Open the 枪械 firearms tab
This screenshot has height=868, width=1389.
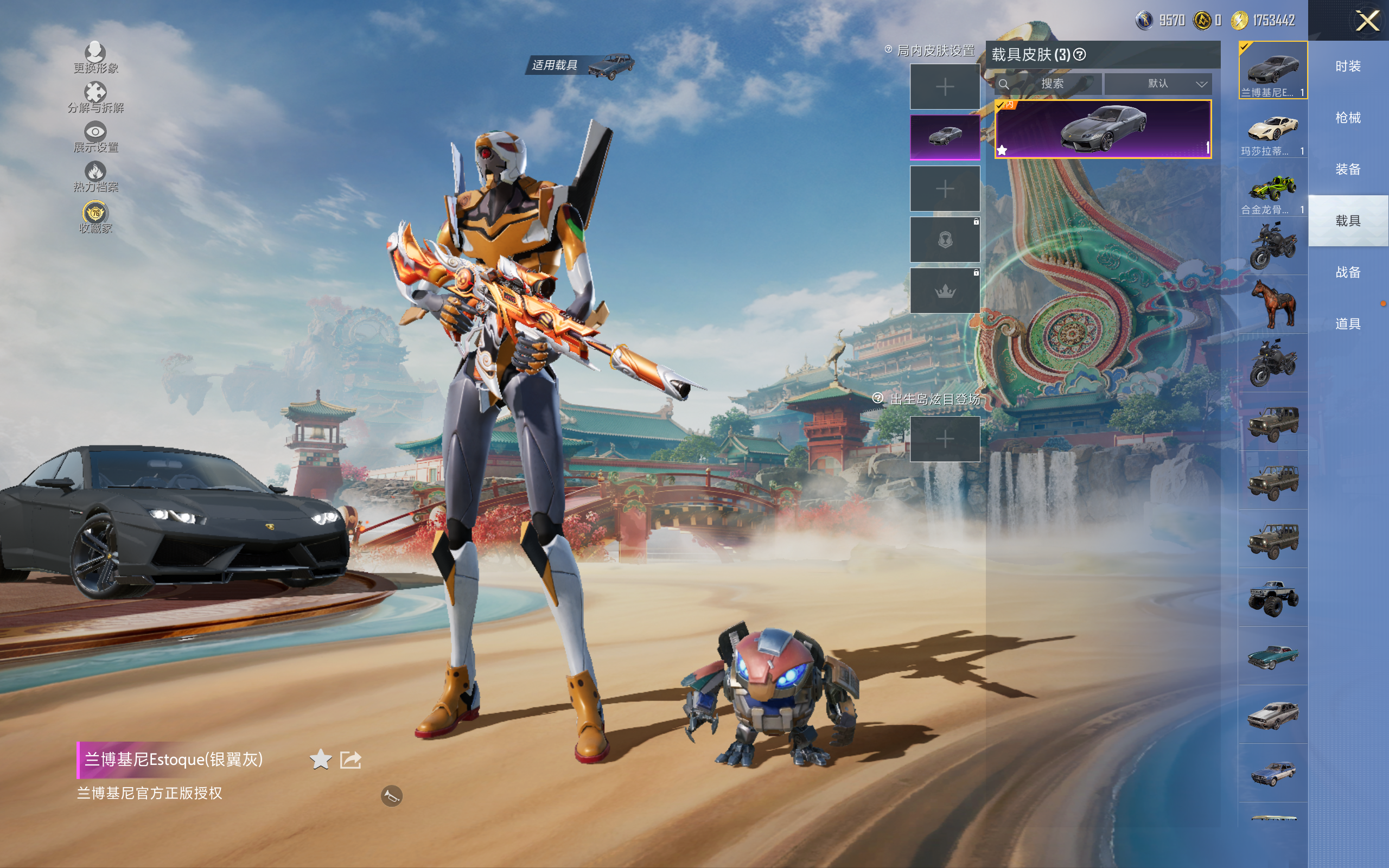pos(1348,118)
